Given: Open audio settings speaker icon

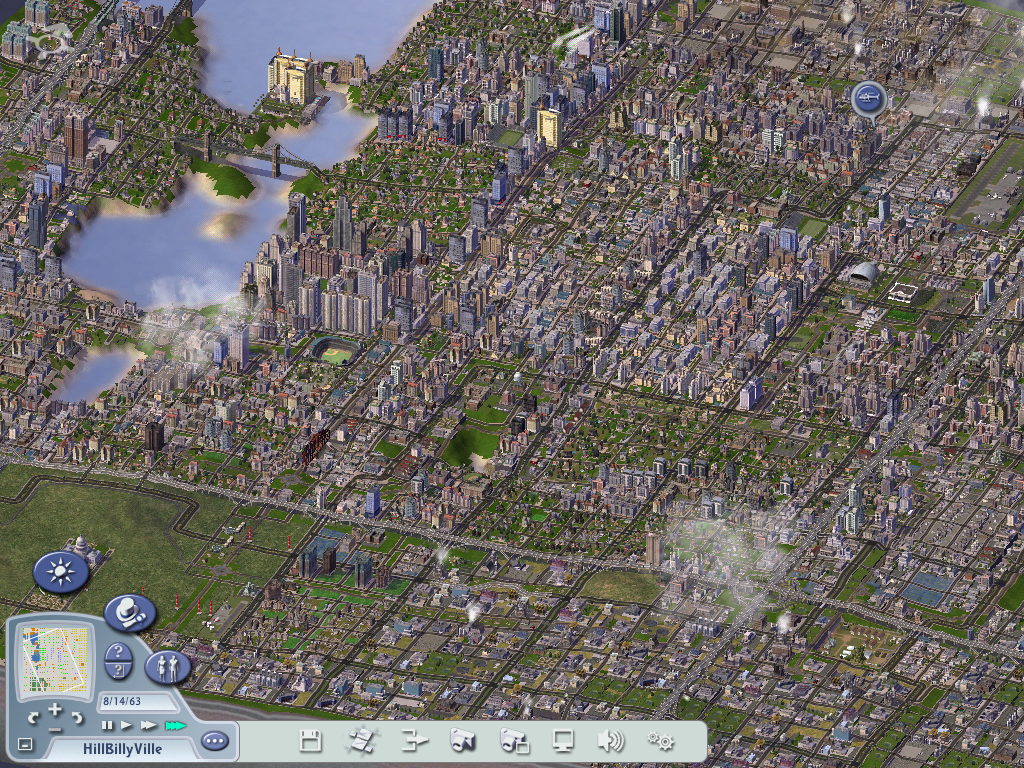Looking at the screenshot, I should pos(610,741).
